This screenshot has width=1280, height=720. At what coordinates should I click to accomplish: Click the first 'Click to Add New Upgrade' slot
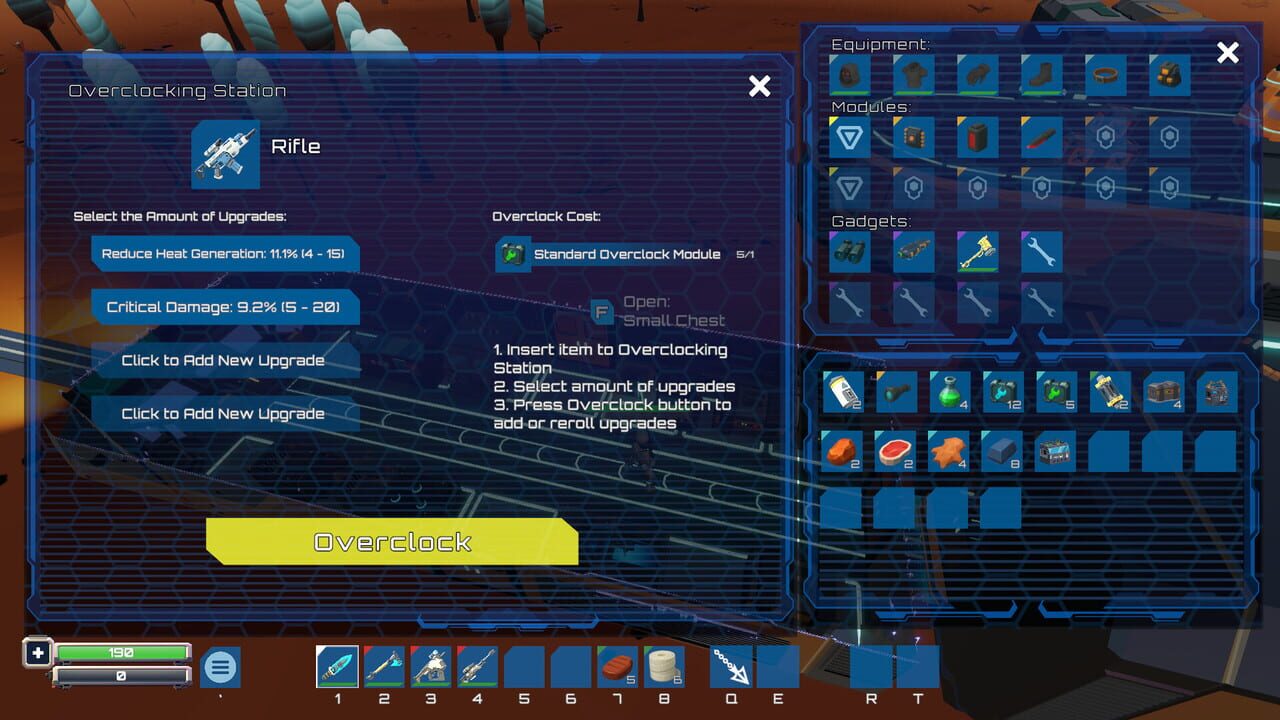[222, 360]
